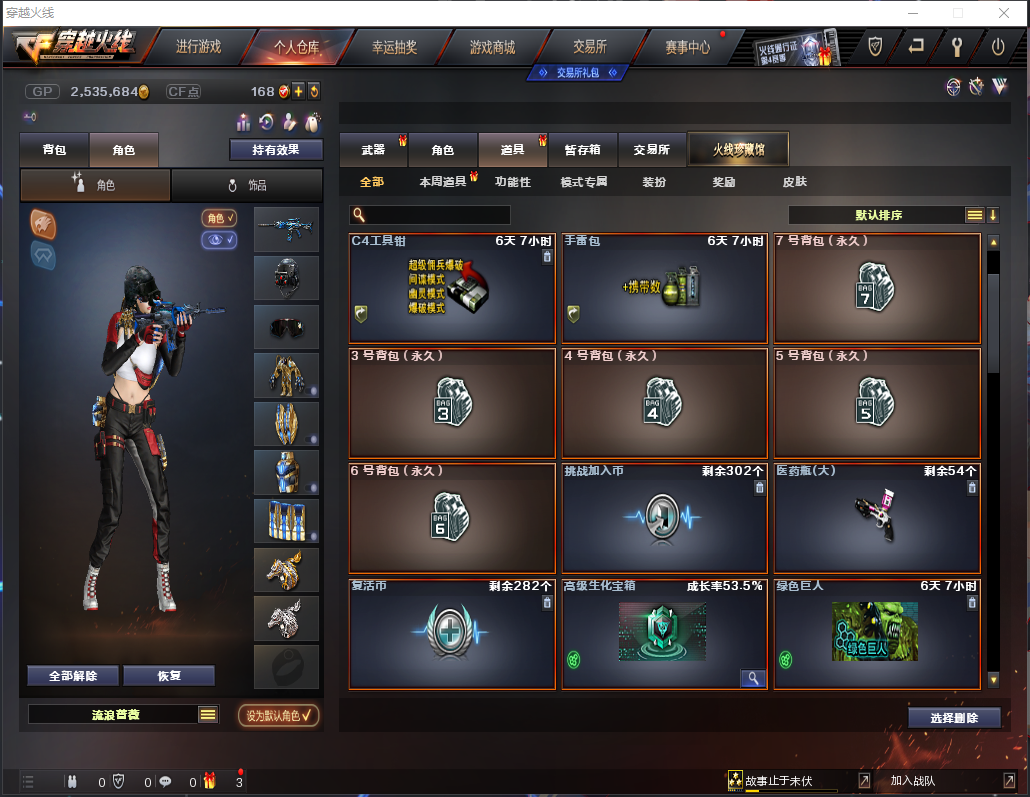Image resolution: width=1030 pixels, height=797 pixels.
Task: Select the C4工具钳 item
Action: point(452,289)
